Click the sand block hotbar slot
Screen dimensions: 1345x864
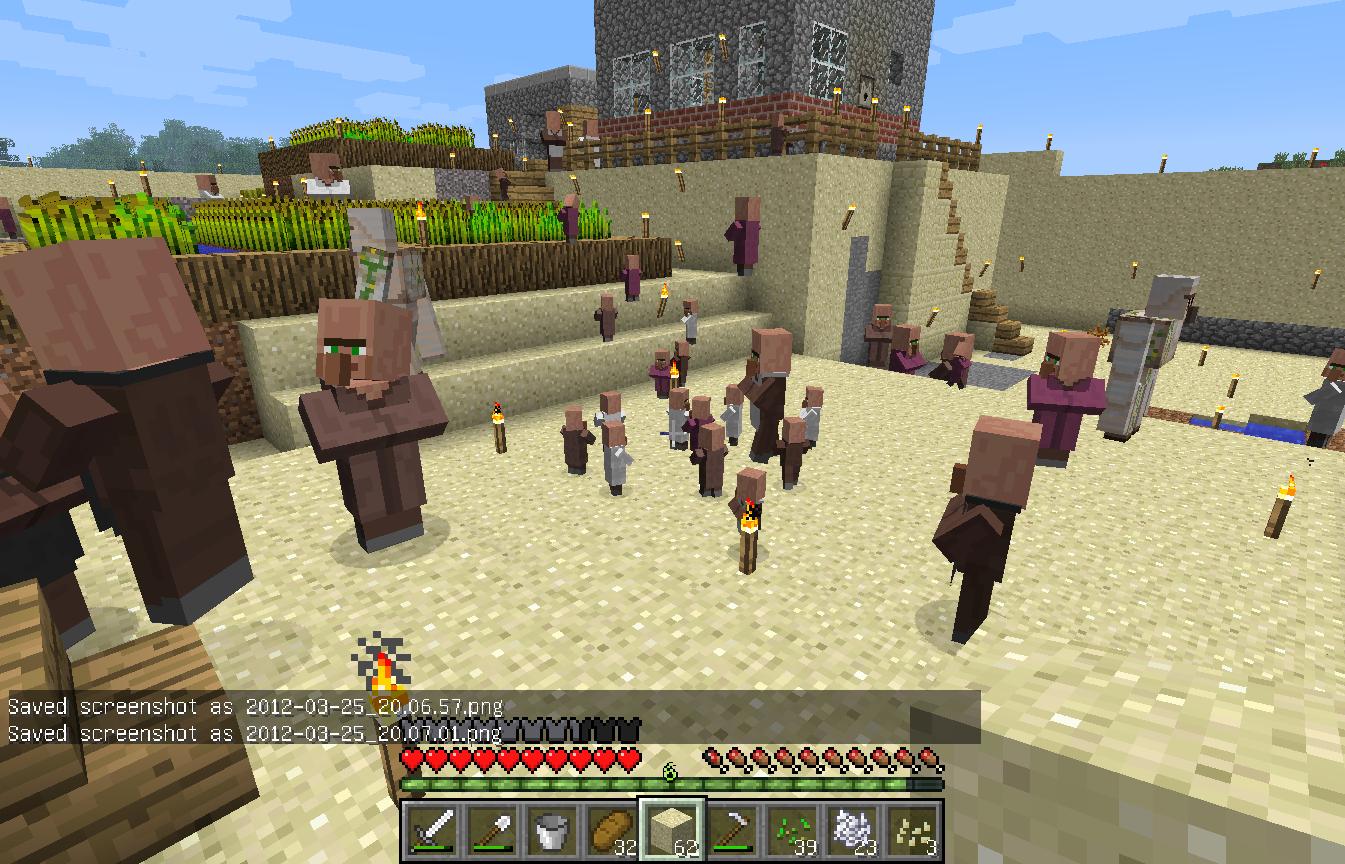[672, 829]
